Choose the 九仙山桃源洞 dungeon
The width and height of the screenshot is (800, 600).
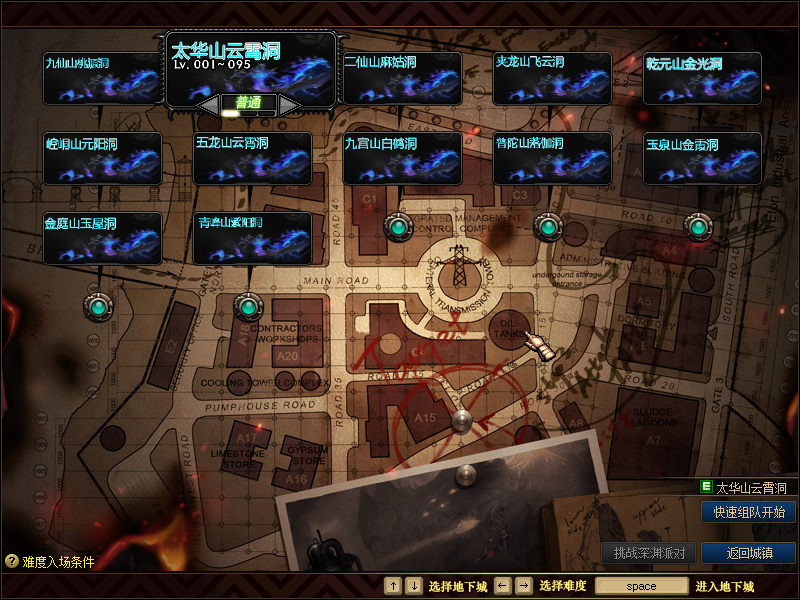click(103, 78)
